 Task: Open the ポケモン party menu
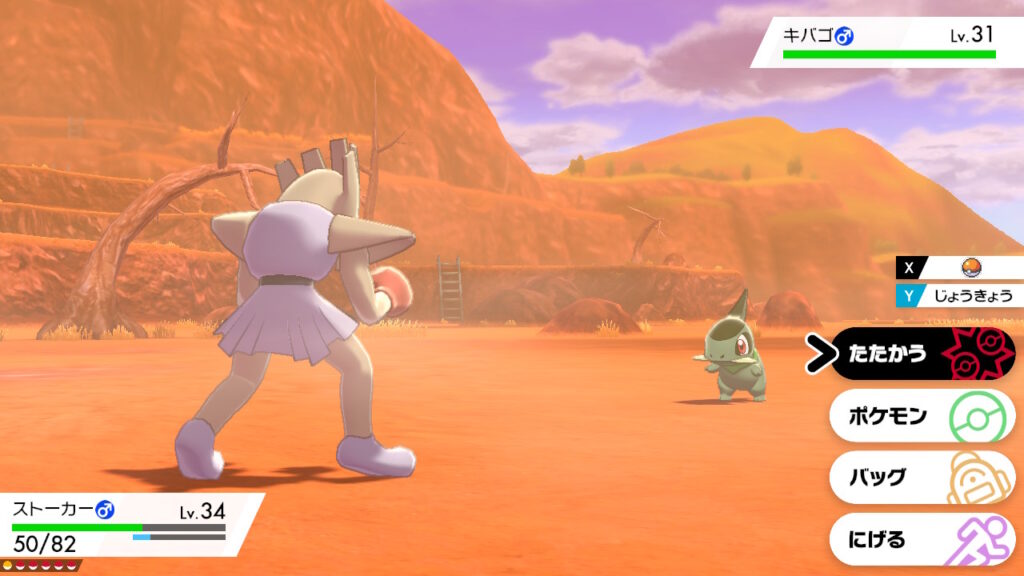tap(922, 416)
